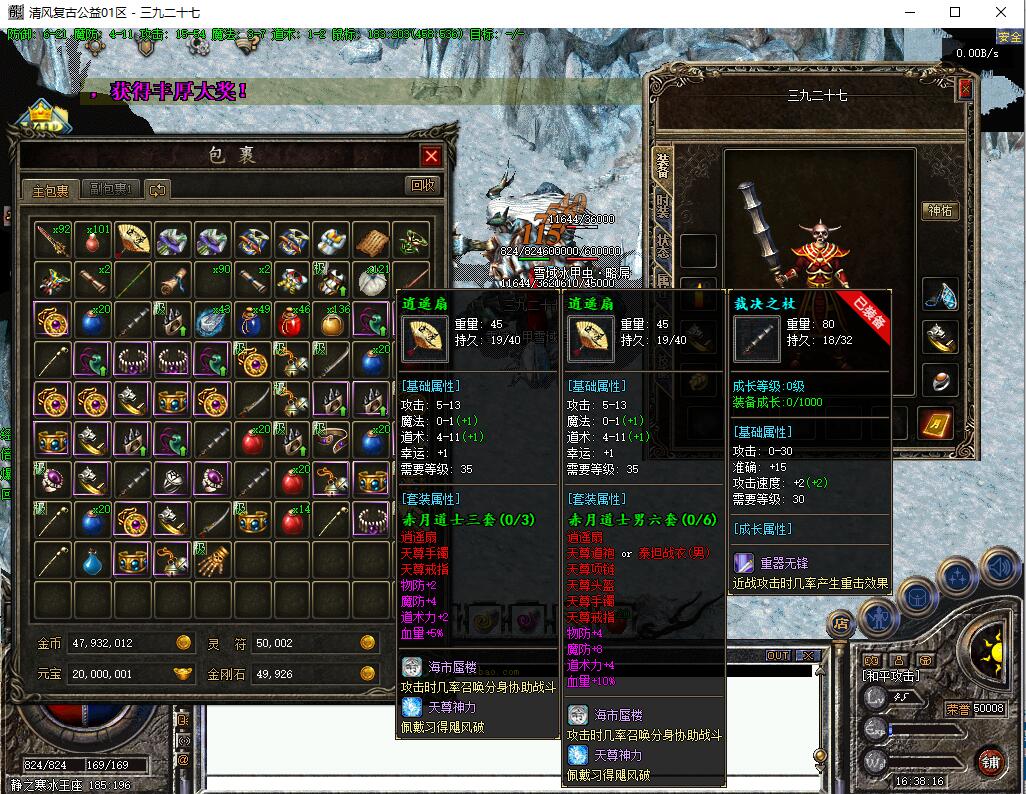Pick the brown leather scroll item
The width and height of the screenshot is (1026, 794).
tap(371, 240)
